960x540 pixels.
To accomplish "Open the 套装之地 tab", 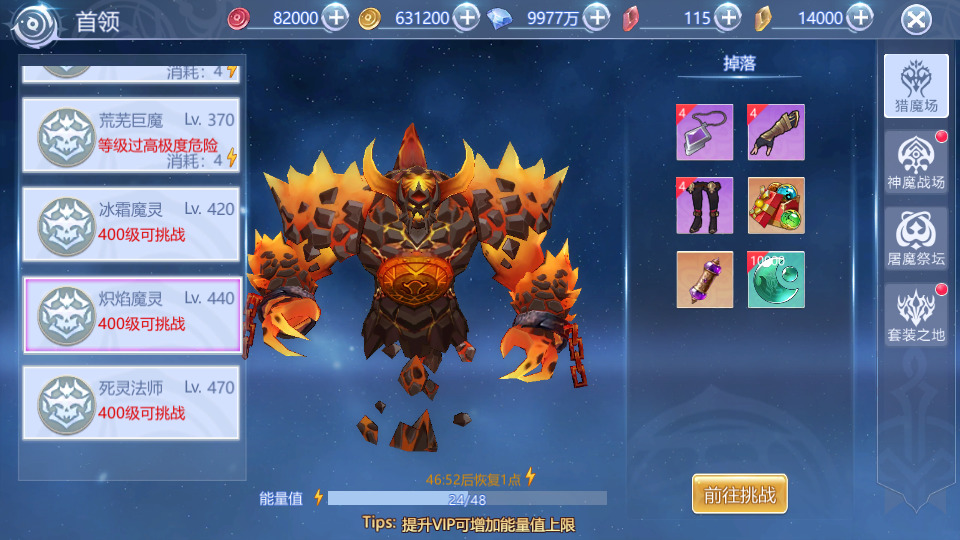I will coord(916,314).
